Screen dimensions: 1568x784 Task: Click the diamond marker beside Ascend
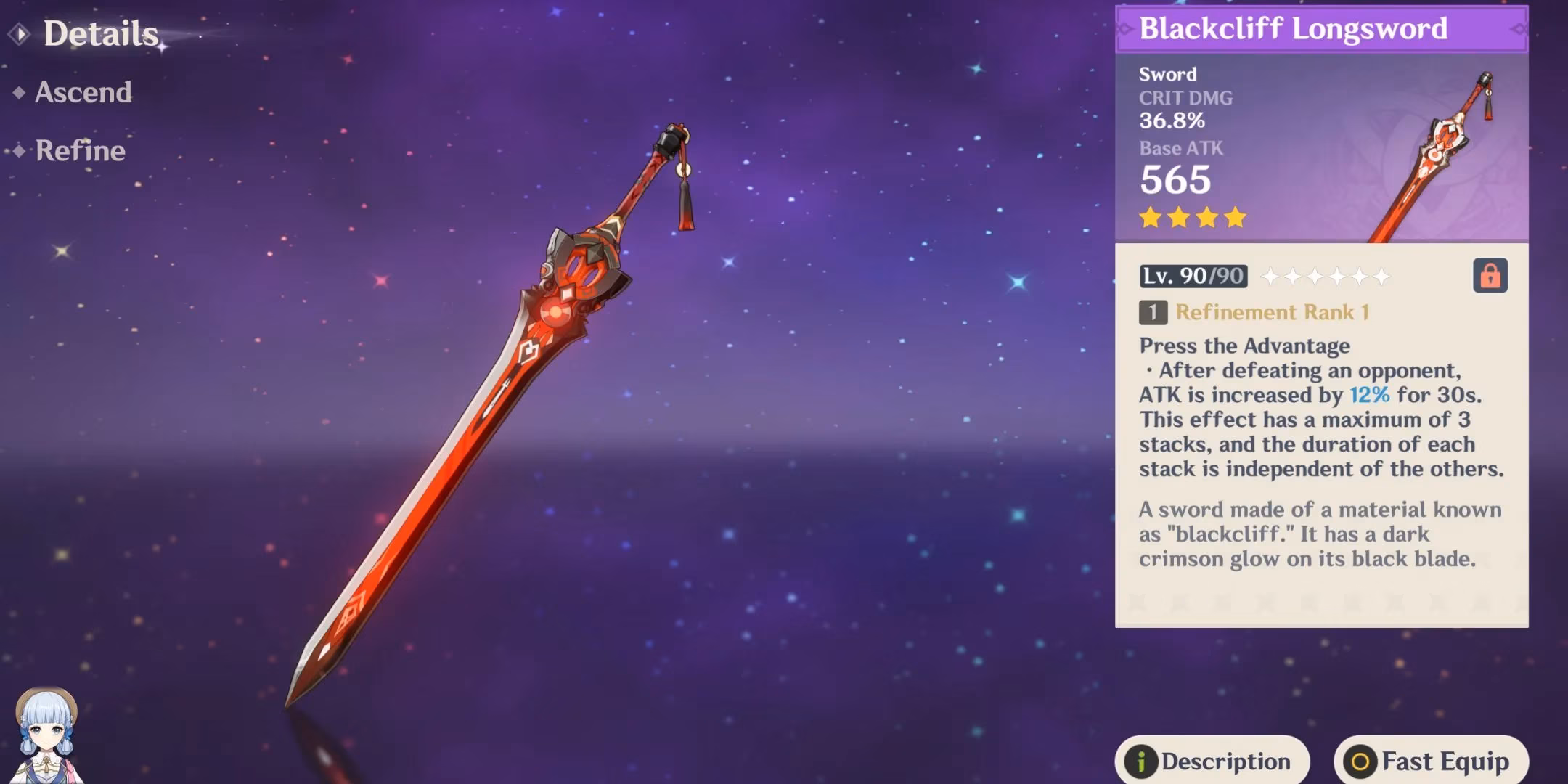coord(18,92)
